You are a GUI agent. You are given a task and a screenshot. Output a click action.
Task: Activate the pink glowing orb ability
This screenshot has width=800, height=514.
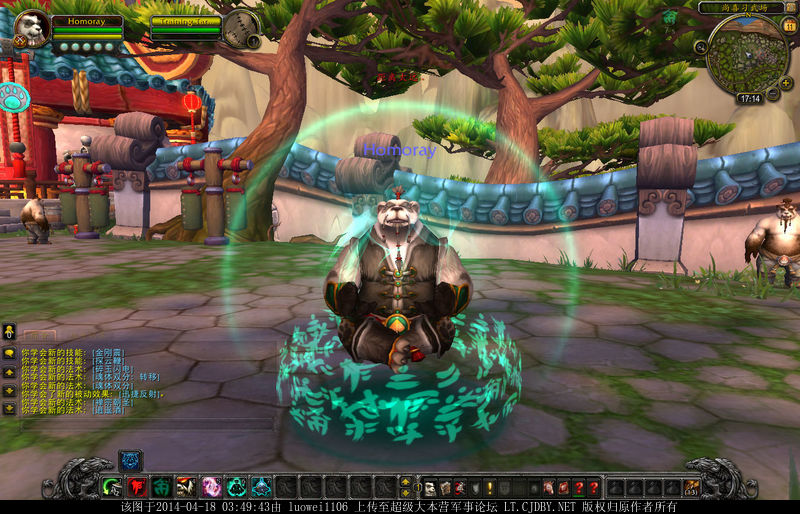[x=211, y=487]
